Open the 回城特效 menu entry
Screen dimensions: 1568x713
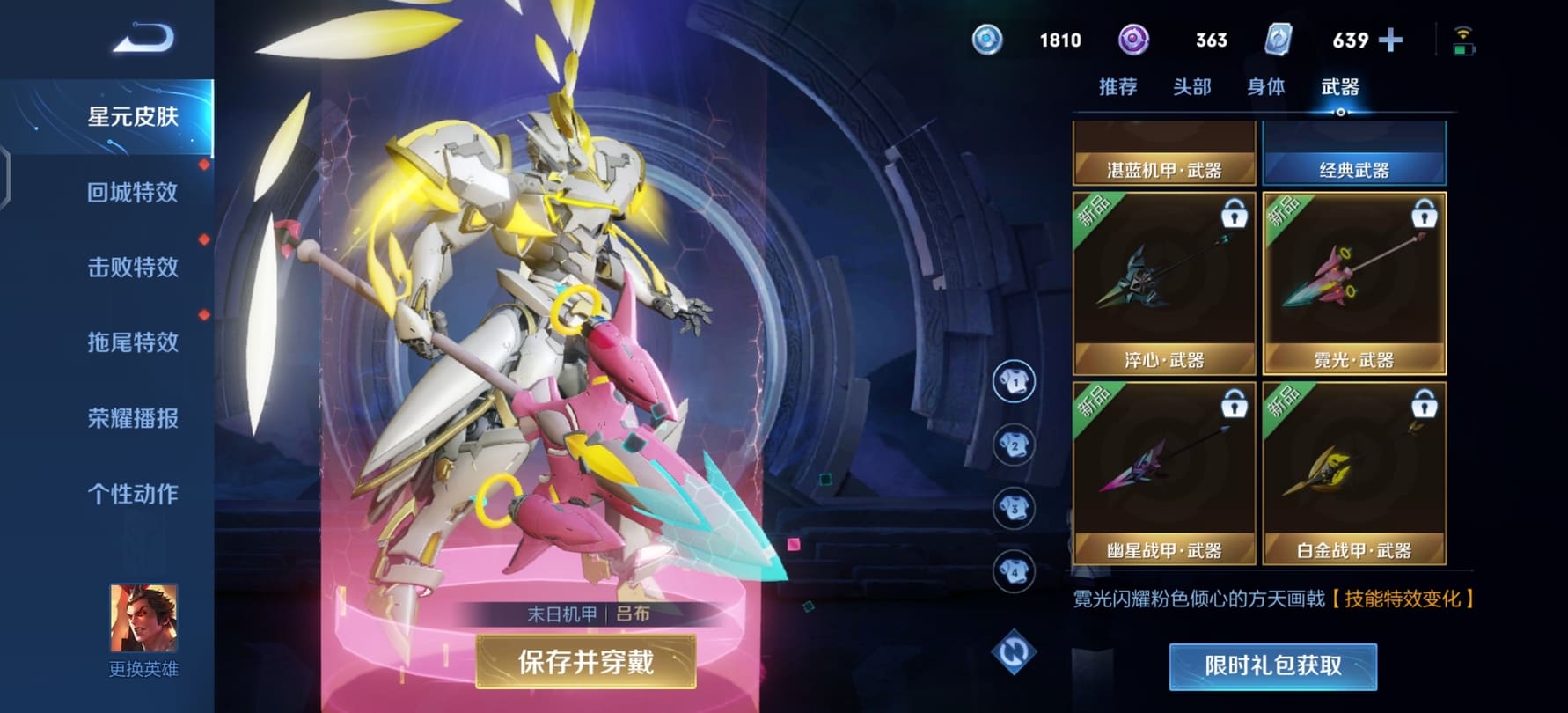[x=132, y=192]
